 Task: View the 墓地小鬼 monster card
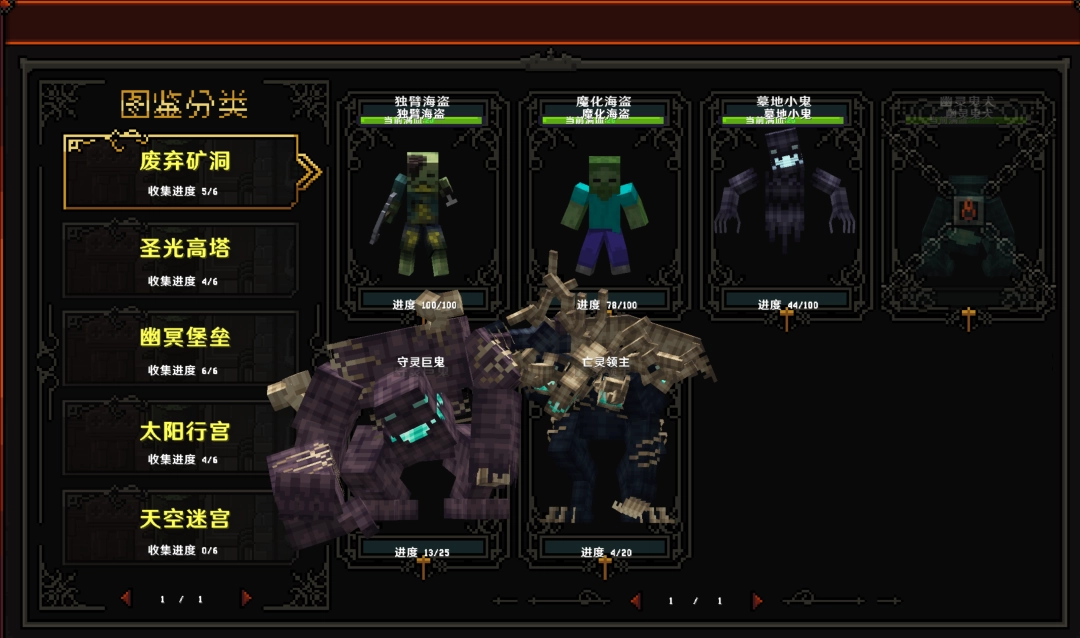coord(786,206)
